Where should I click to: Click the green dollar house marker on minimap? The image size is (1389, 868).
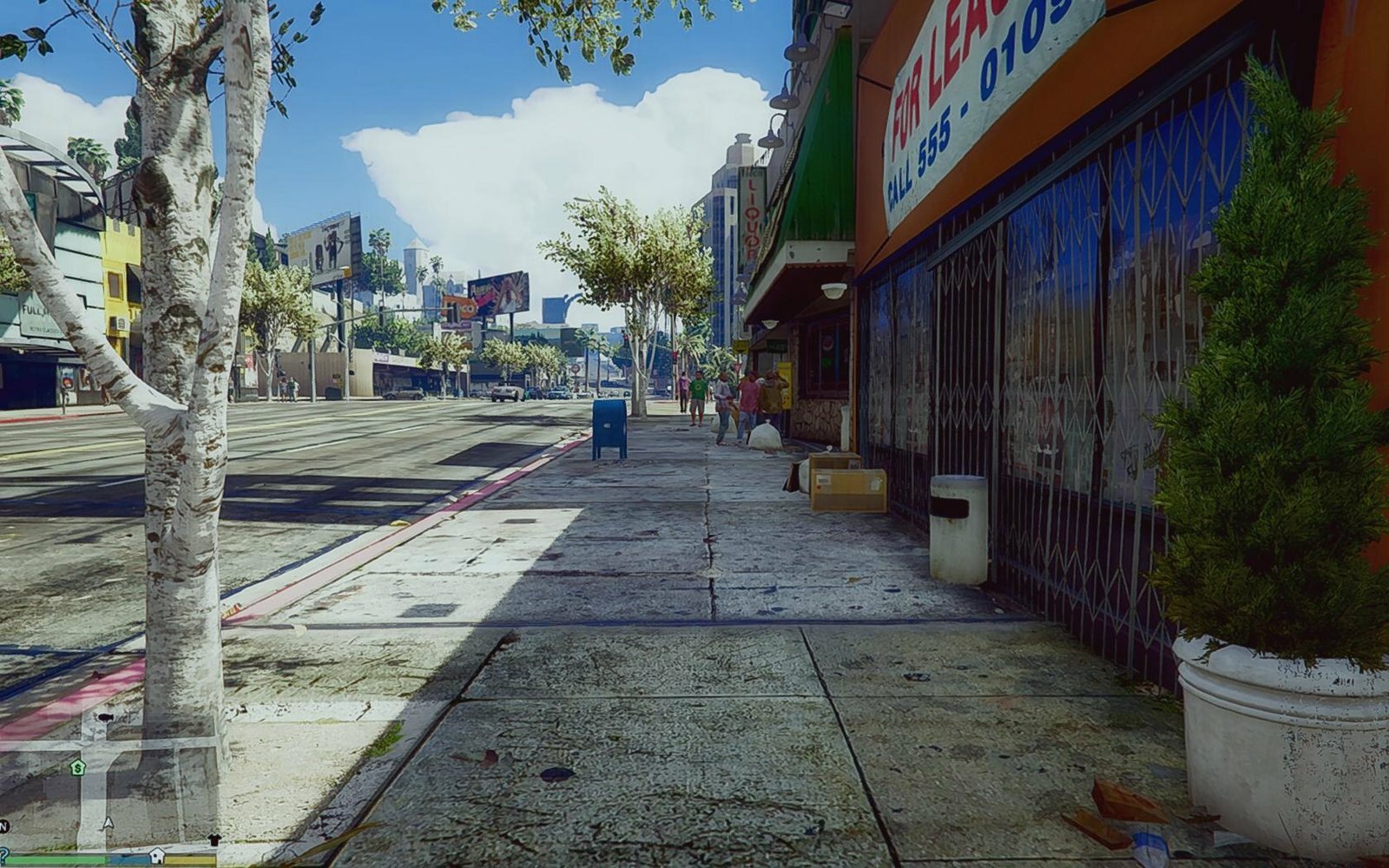[x=77, y=767]
